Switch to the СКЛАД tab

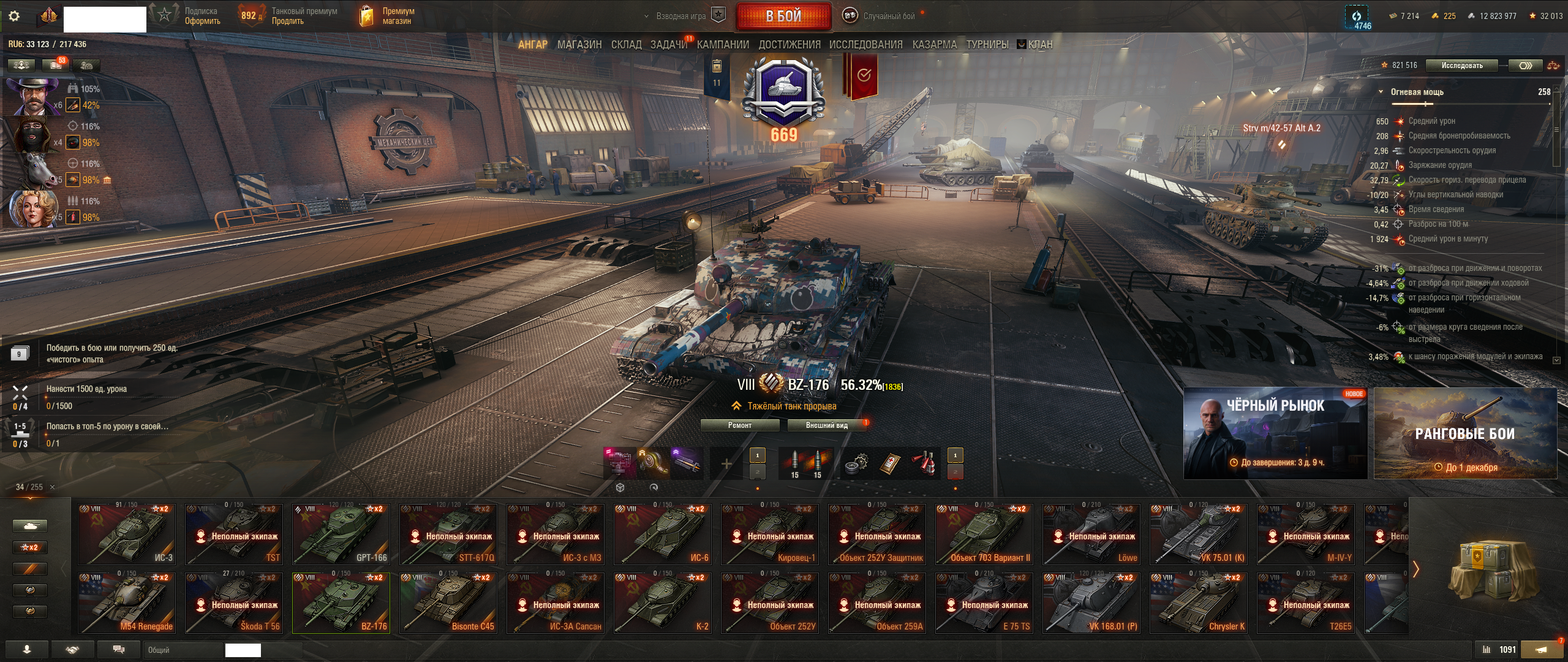(626, 44)
